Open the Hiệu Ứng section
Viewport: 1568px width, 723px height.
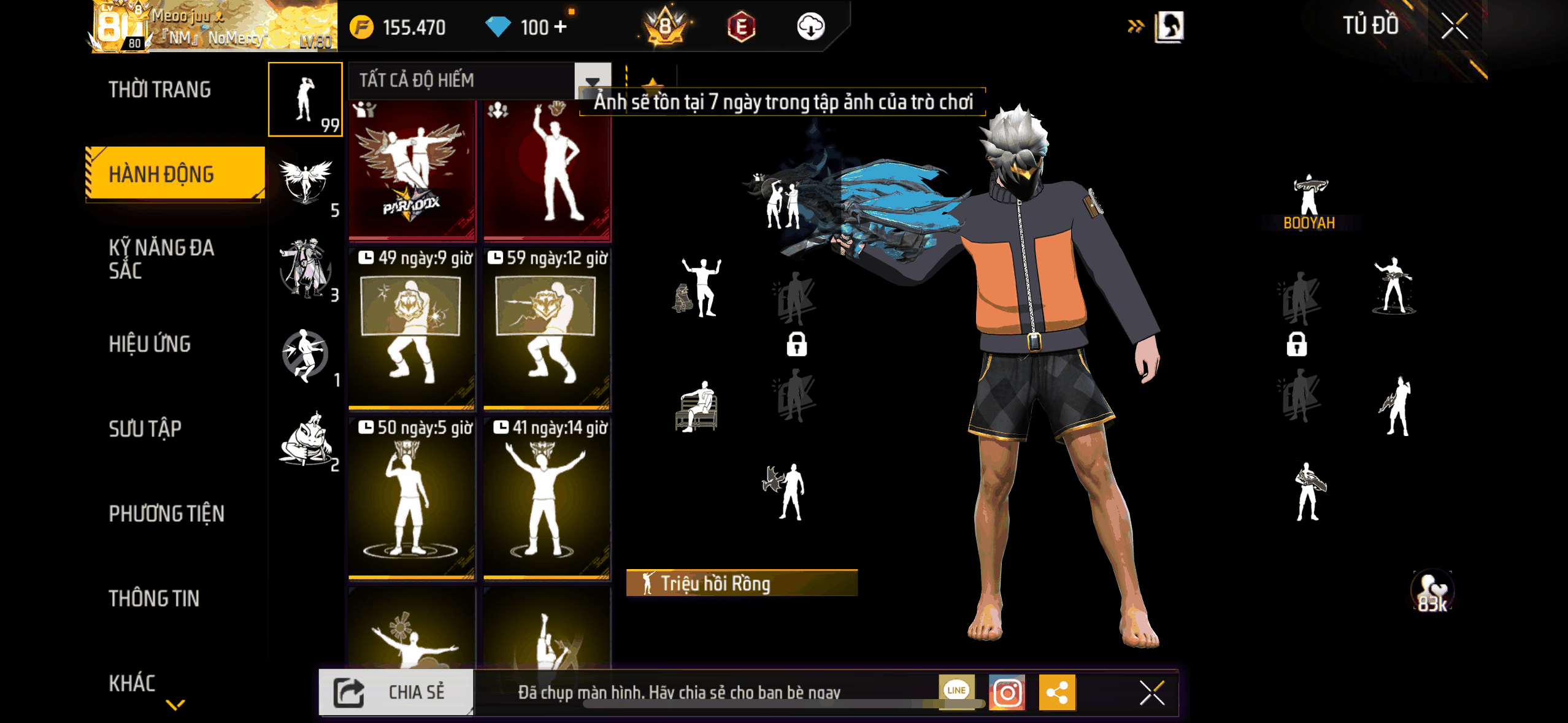pyautogui.click(x=150, y=344)
